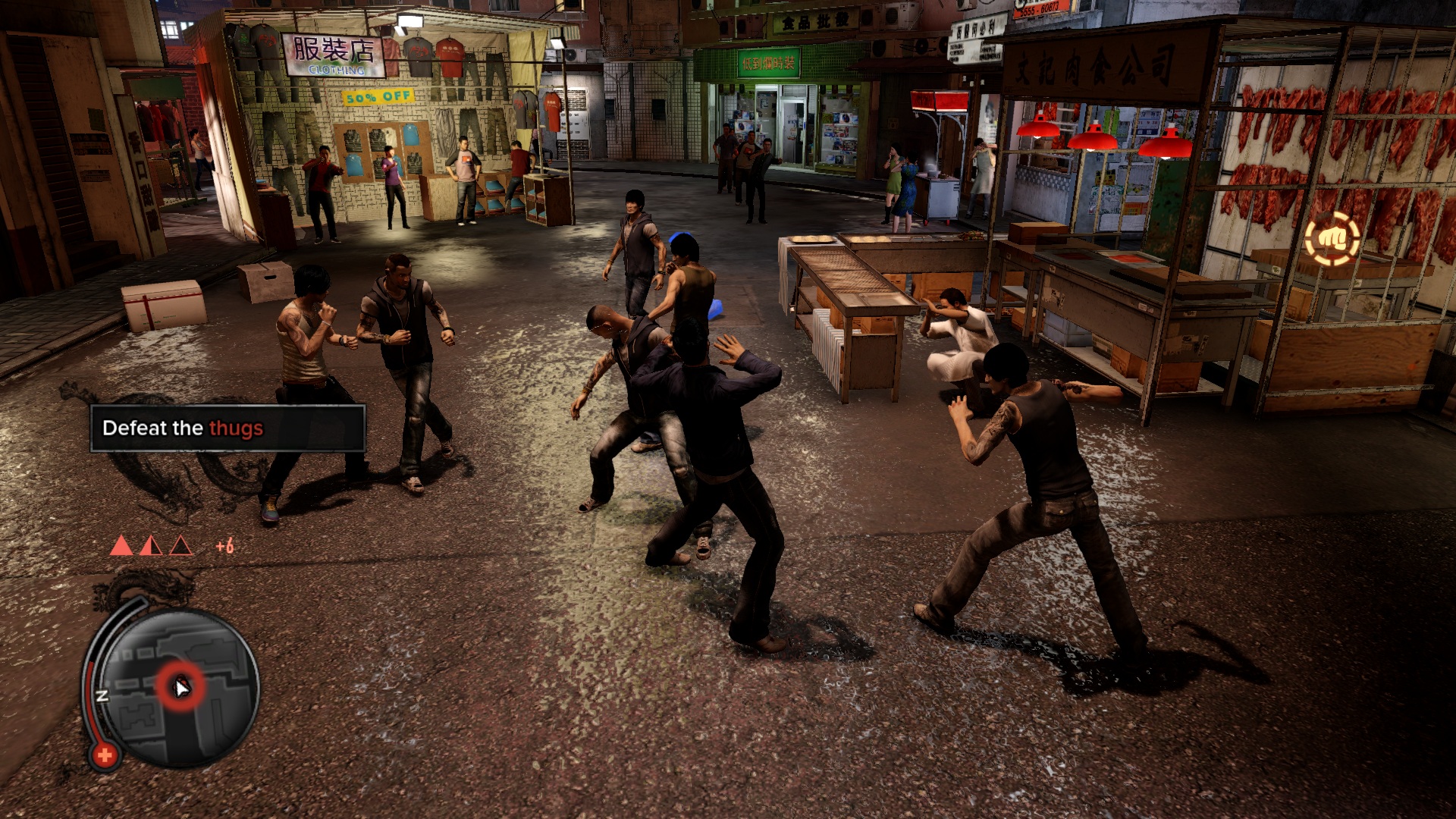Click the orange fist combat icon

pyautogui.click(x=1332, y=240)
